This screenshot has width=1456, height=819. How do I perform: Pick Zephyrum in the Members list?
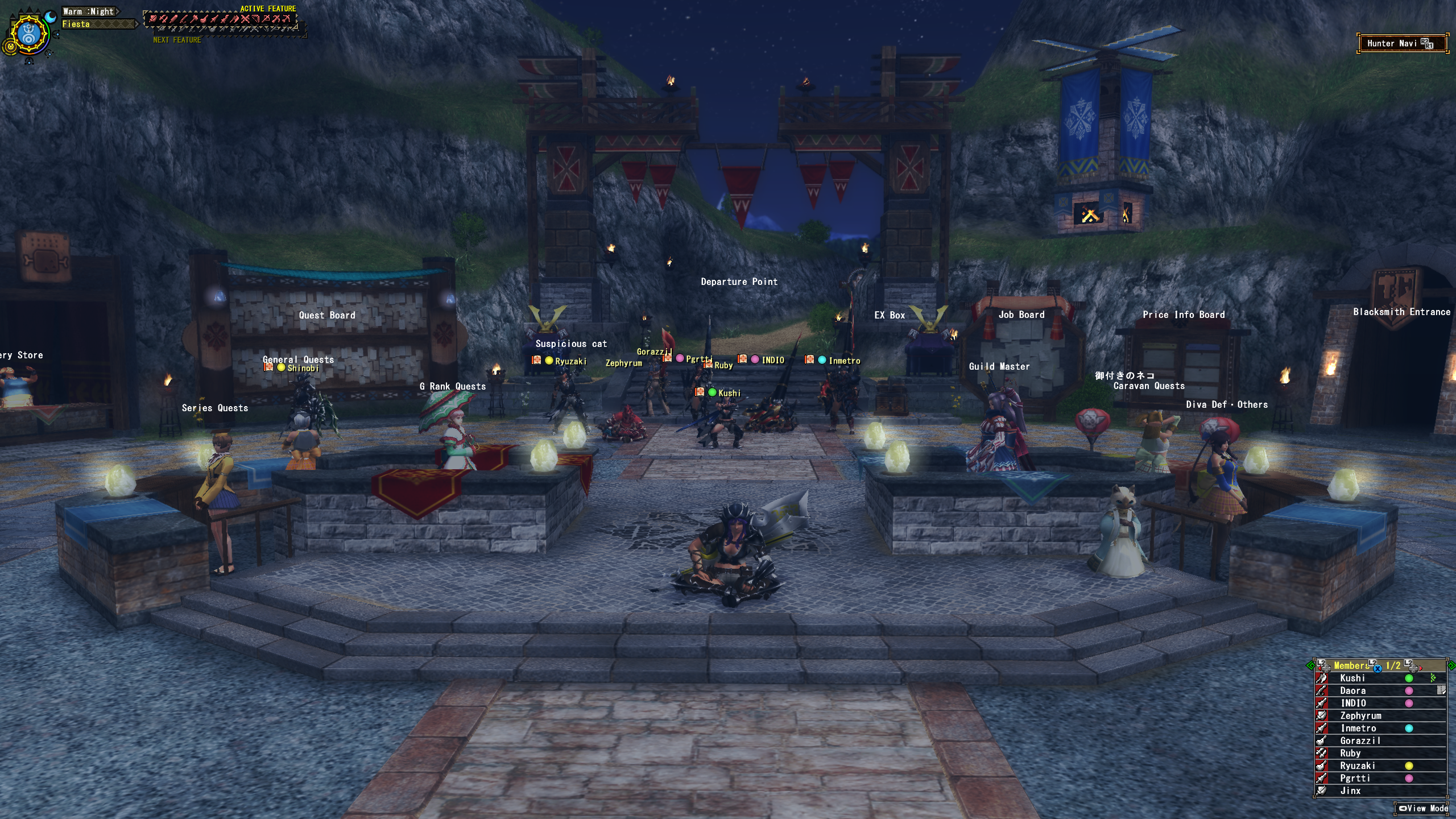(1360, 715)
